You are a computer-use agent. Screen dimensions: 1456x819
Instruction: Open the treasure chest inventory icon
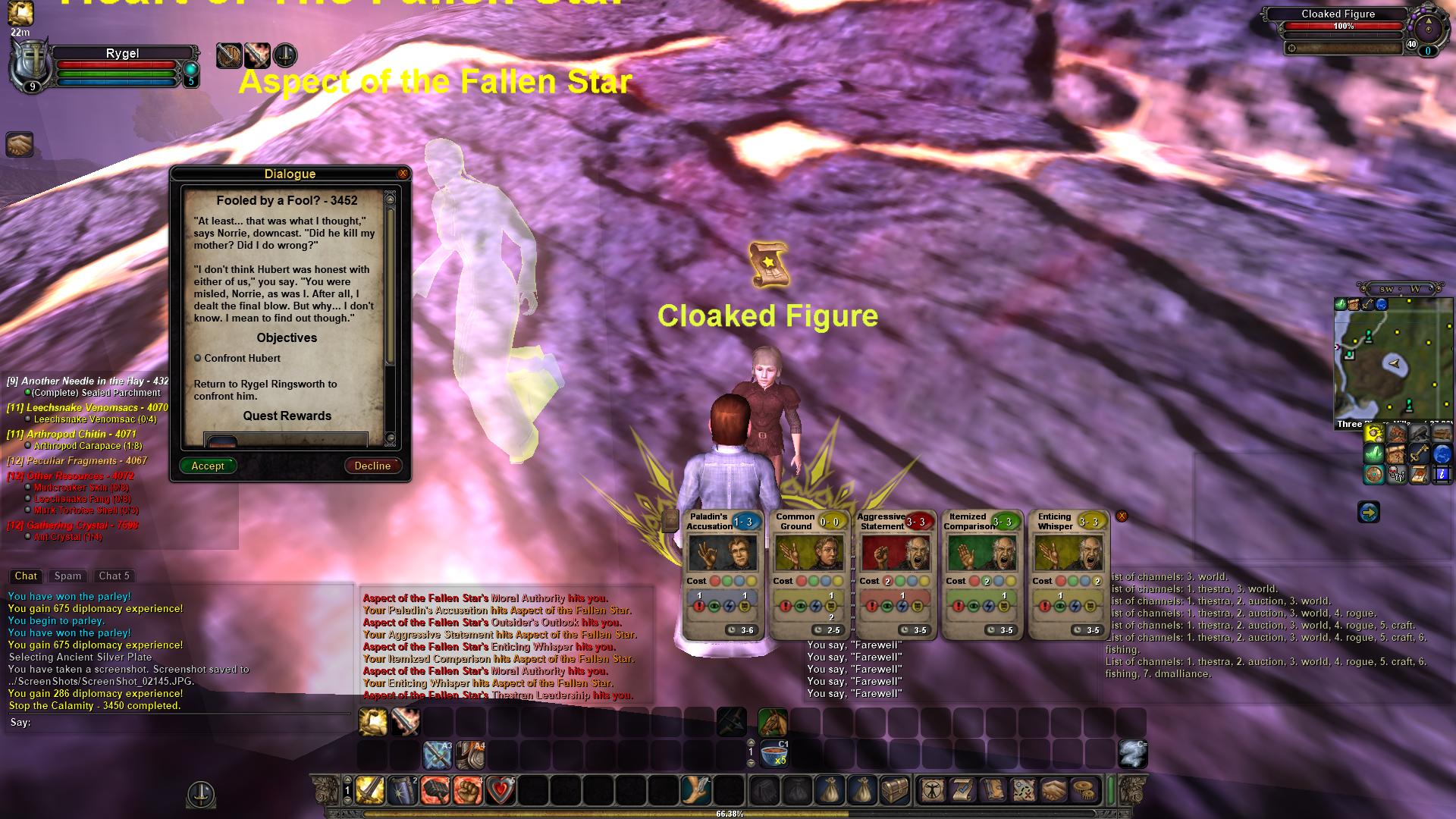point(894,790)
